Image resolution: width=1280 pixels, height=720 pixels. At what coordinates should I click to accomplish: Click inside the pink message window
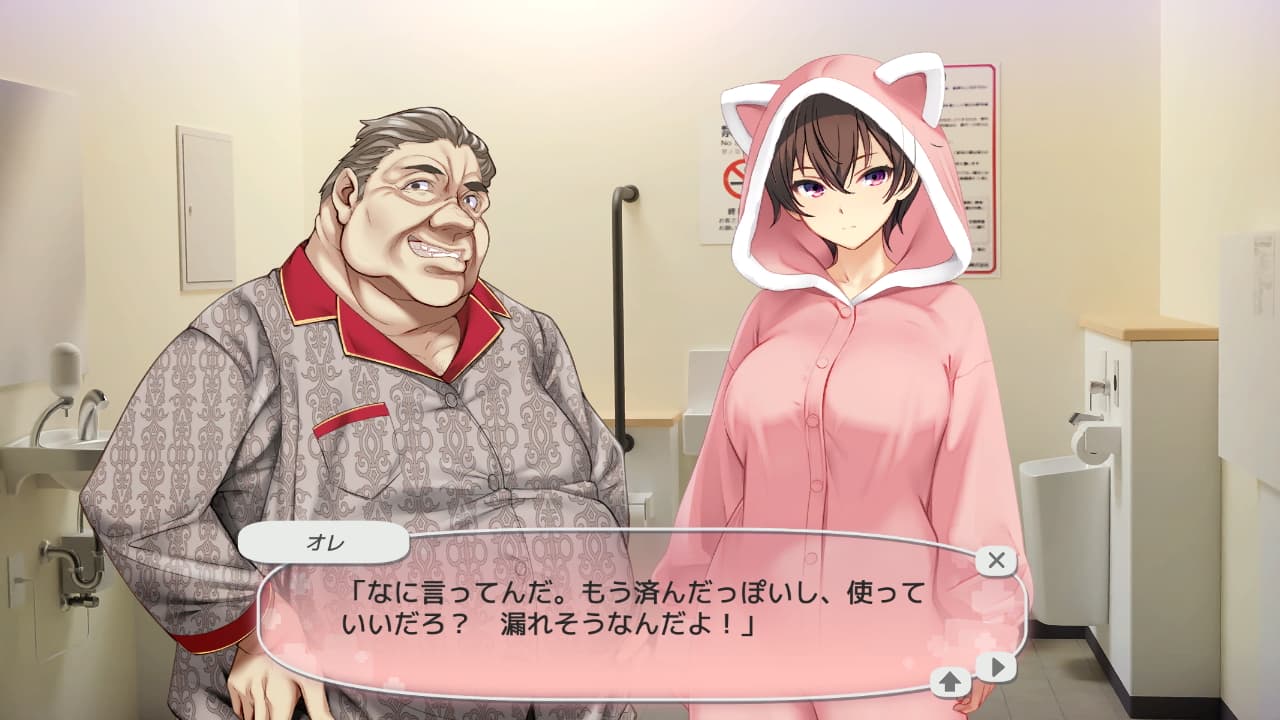620,610
